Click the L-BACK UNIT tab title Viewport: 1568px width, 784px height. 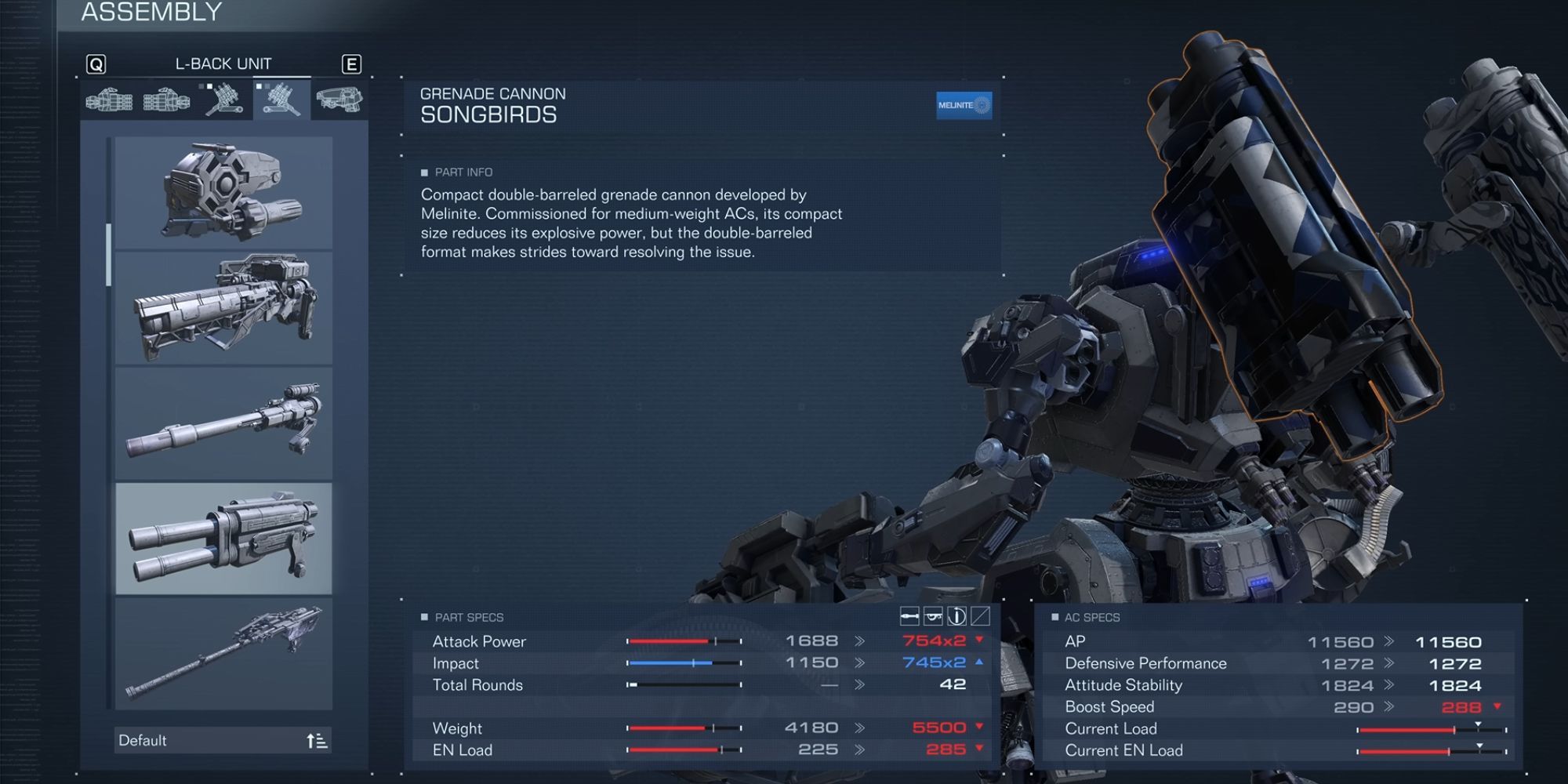pyautogui.click(x=225, y=64)
